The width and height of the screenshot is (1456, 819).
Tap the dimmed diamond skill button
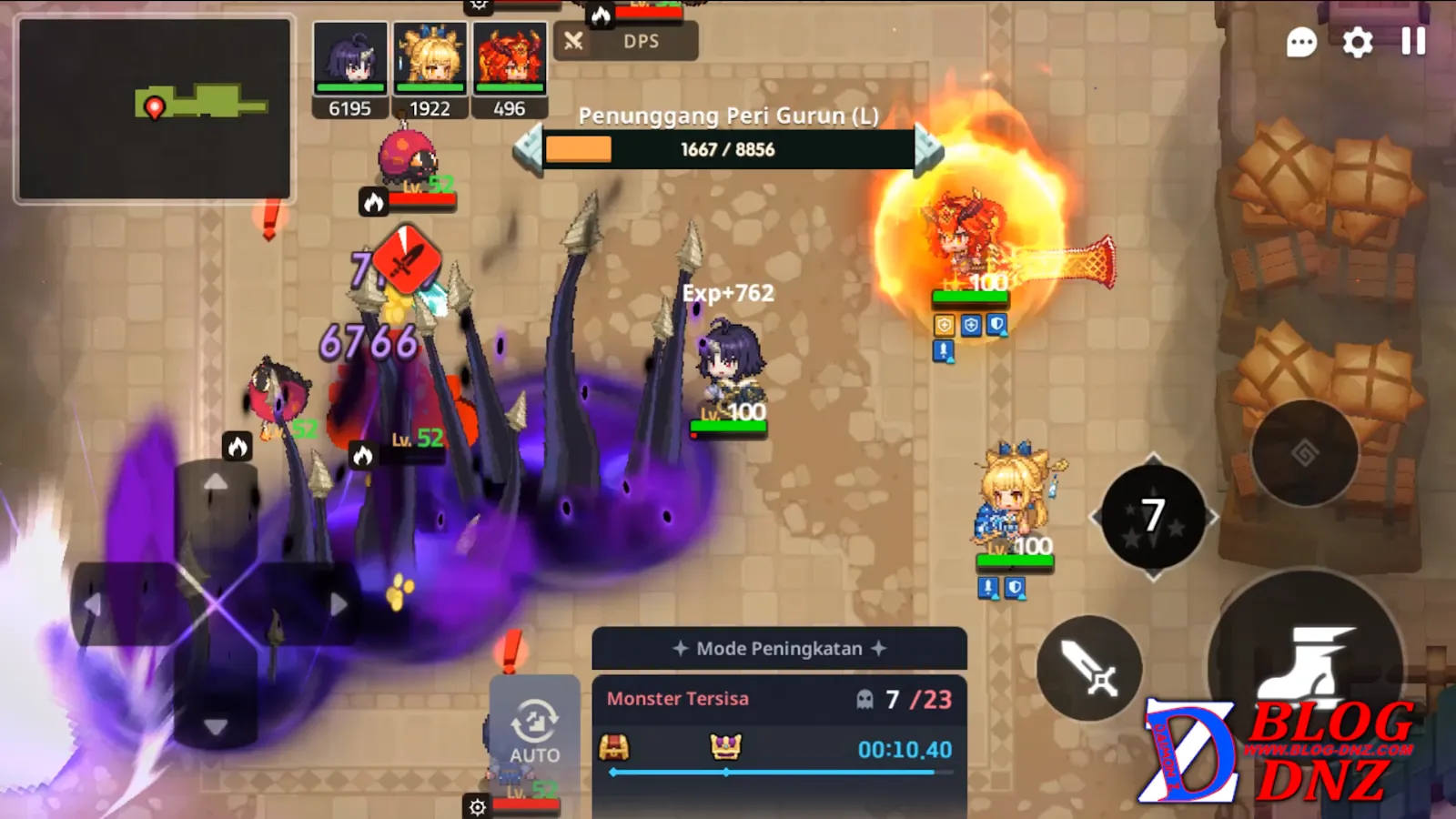coord(1304,452)
